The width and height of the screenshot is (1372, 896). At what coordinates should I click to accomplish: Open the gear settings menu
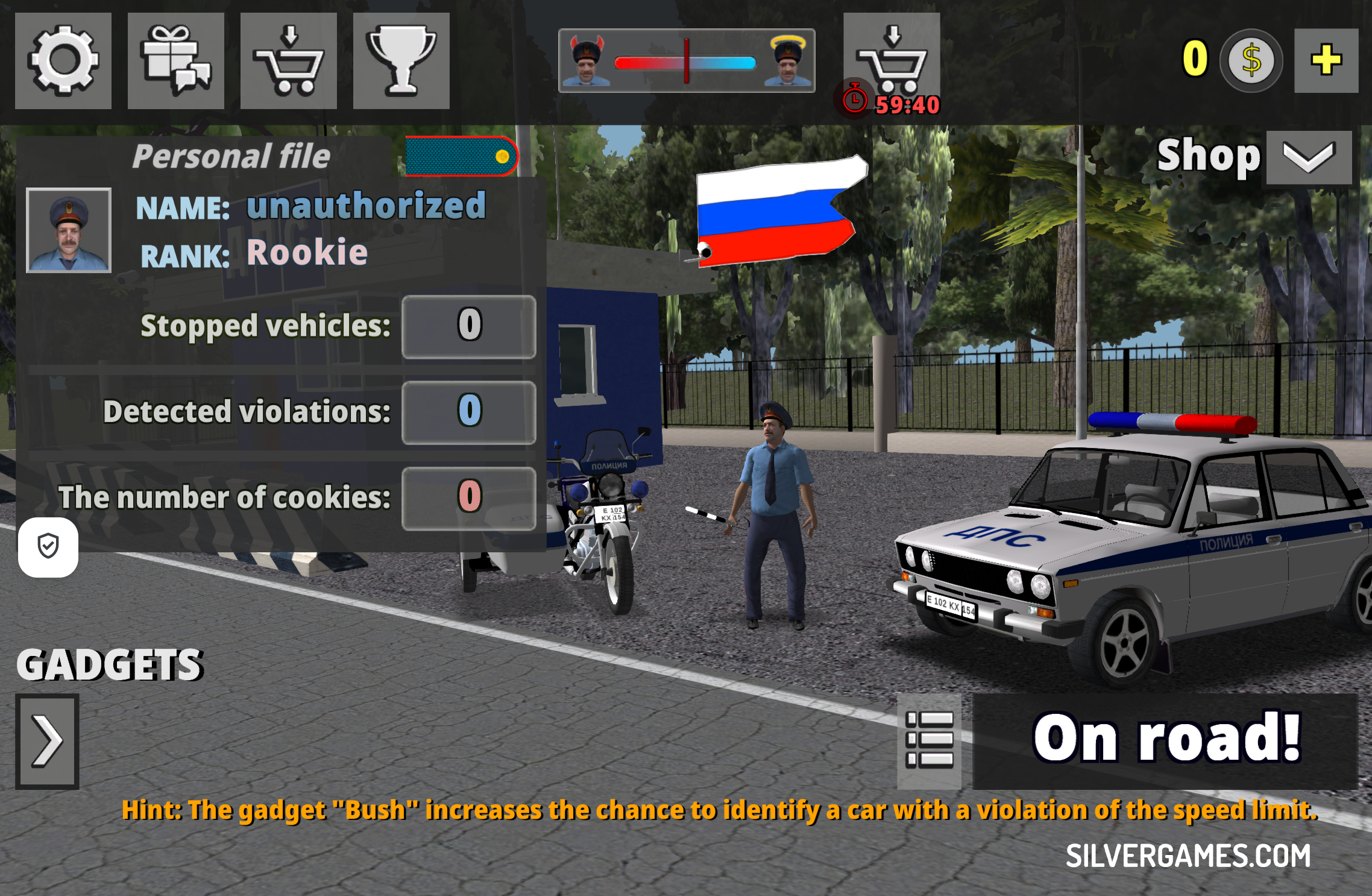point(63,61)
